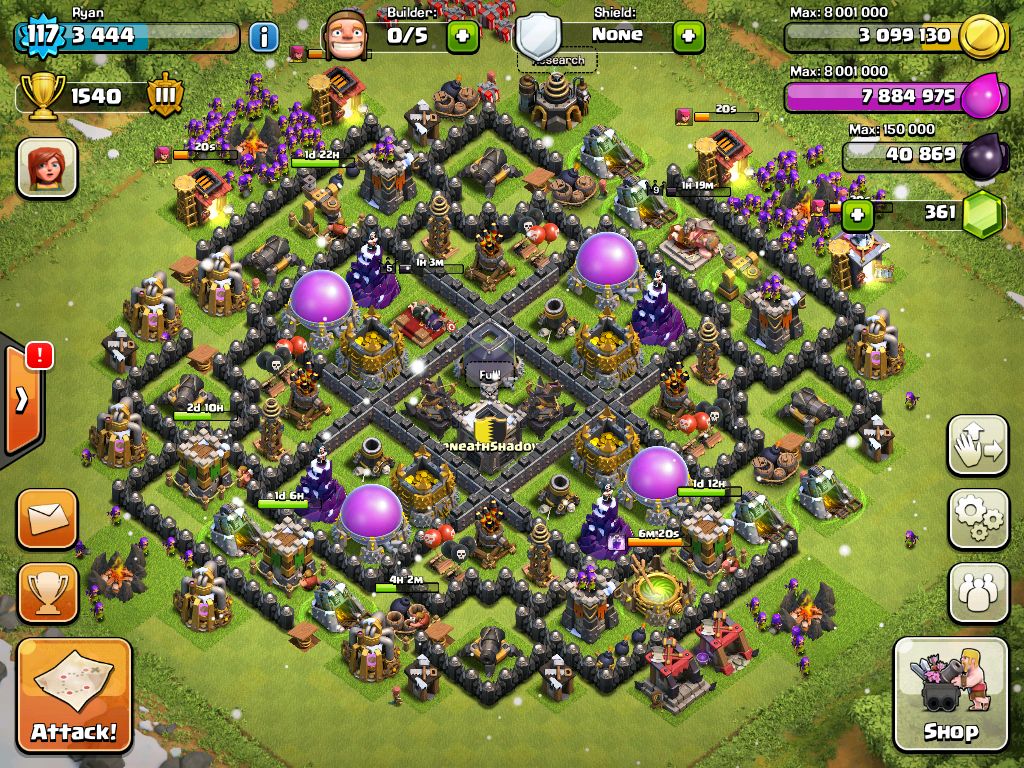This screenshot has width=1024, height=768.
Task: Open the friends list button
Action: pyautogui.click(x=978, y=592)
